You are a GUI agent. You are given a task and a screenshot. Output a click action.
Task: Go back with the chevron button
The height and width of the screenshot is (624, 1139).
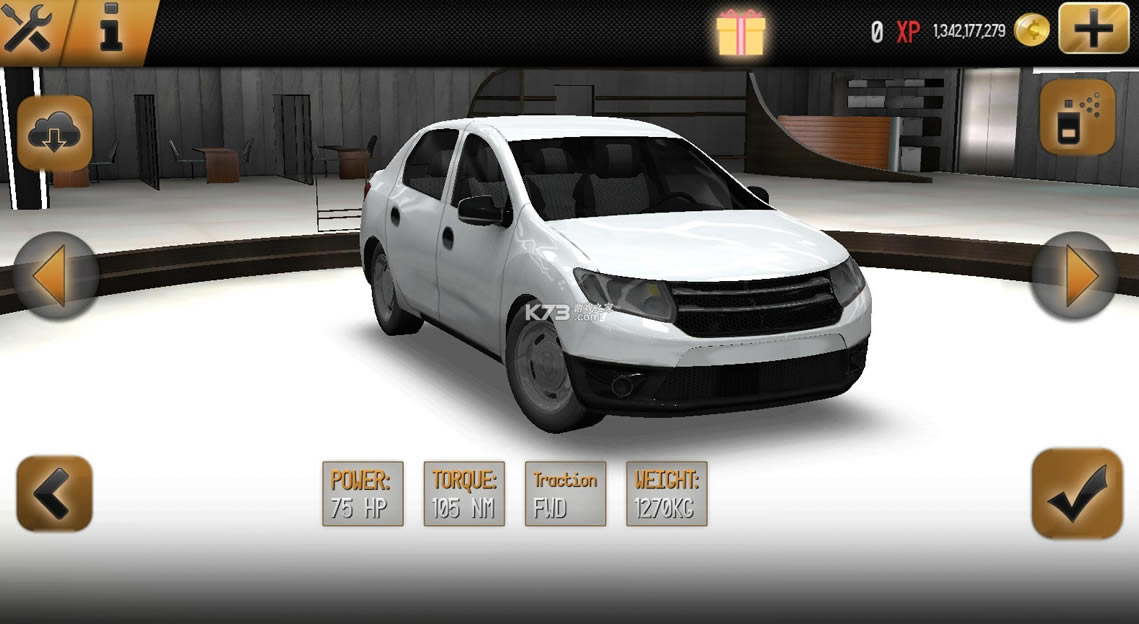coord(55,493)
